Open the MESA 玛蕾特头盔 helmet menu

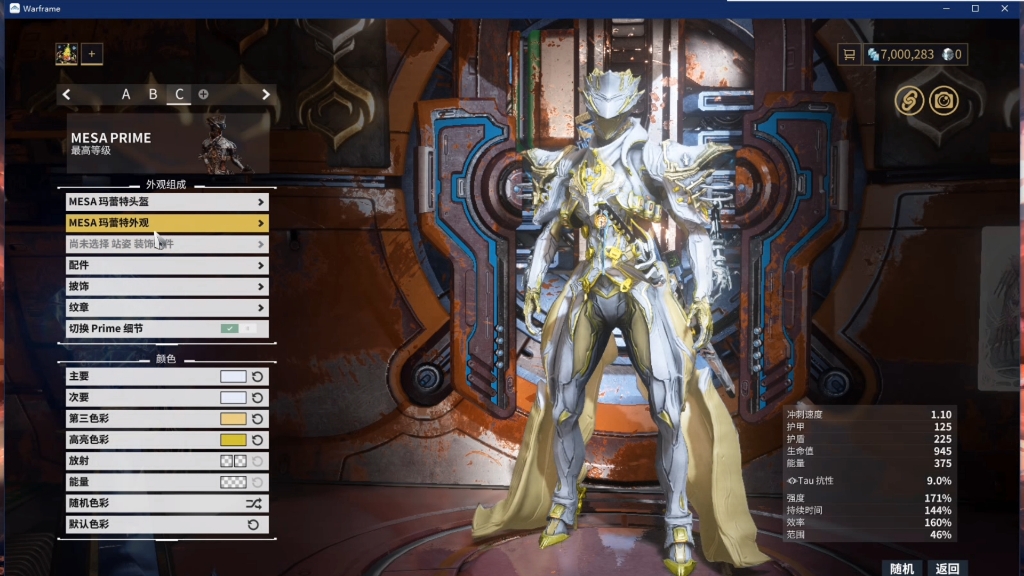pos(166,202)
